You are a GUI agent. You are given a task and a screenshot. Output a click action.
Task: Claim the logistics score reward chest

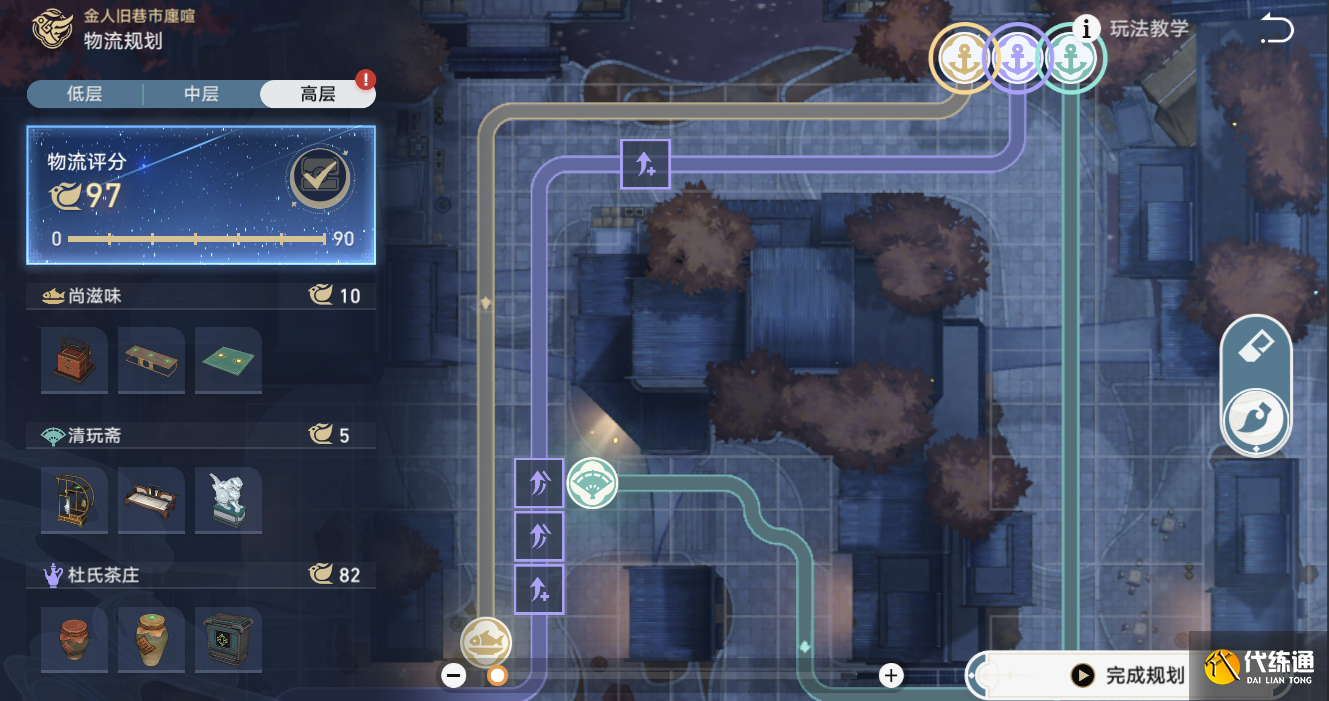pos(320,178)
